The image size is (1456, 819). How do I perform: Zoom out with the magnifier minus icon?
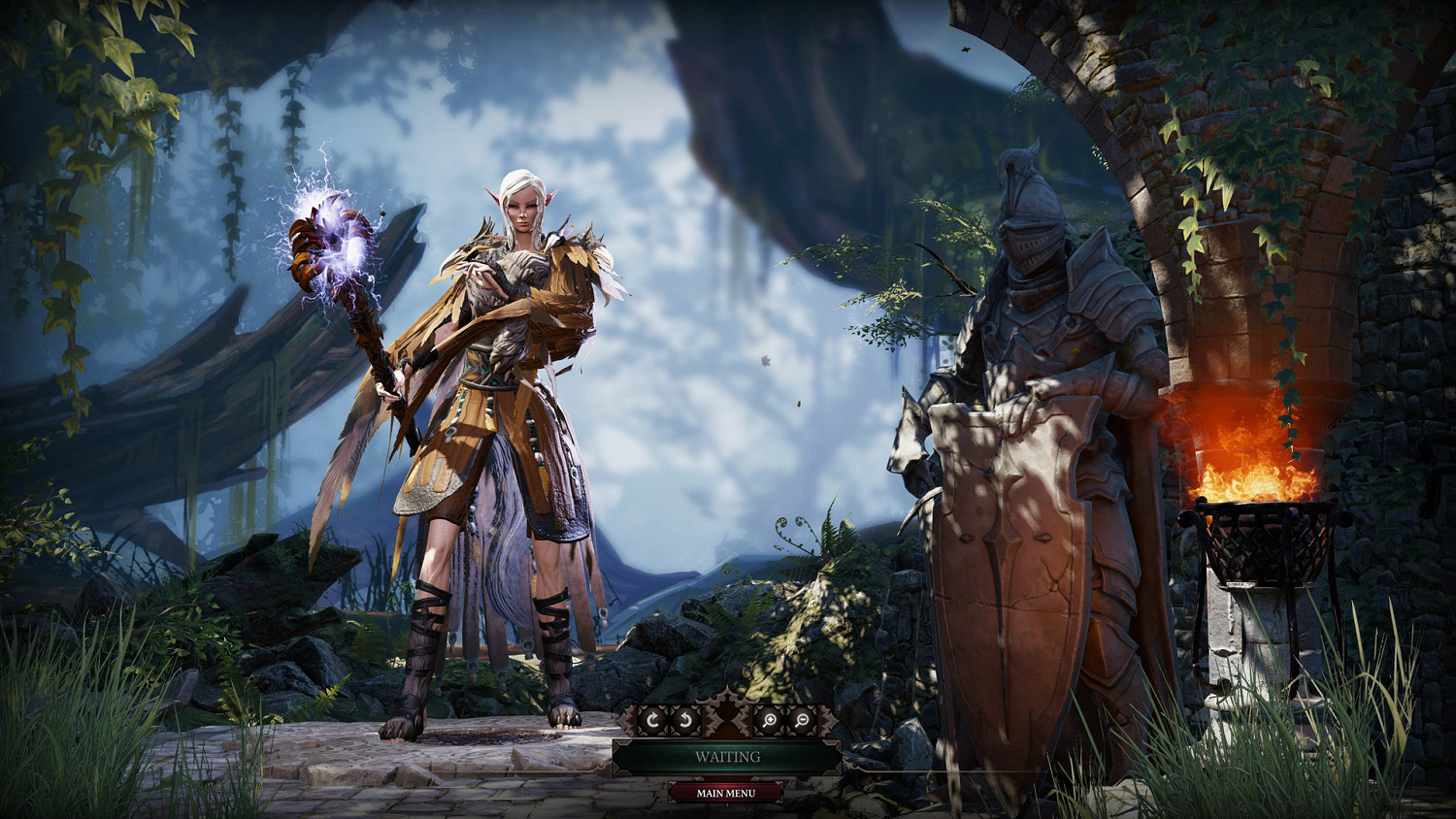(x=802, y=720)
